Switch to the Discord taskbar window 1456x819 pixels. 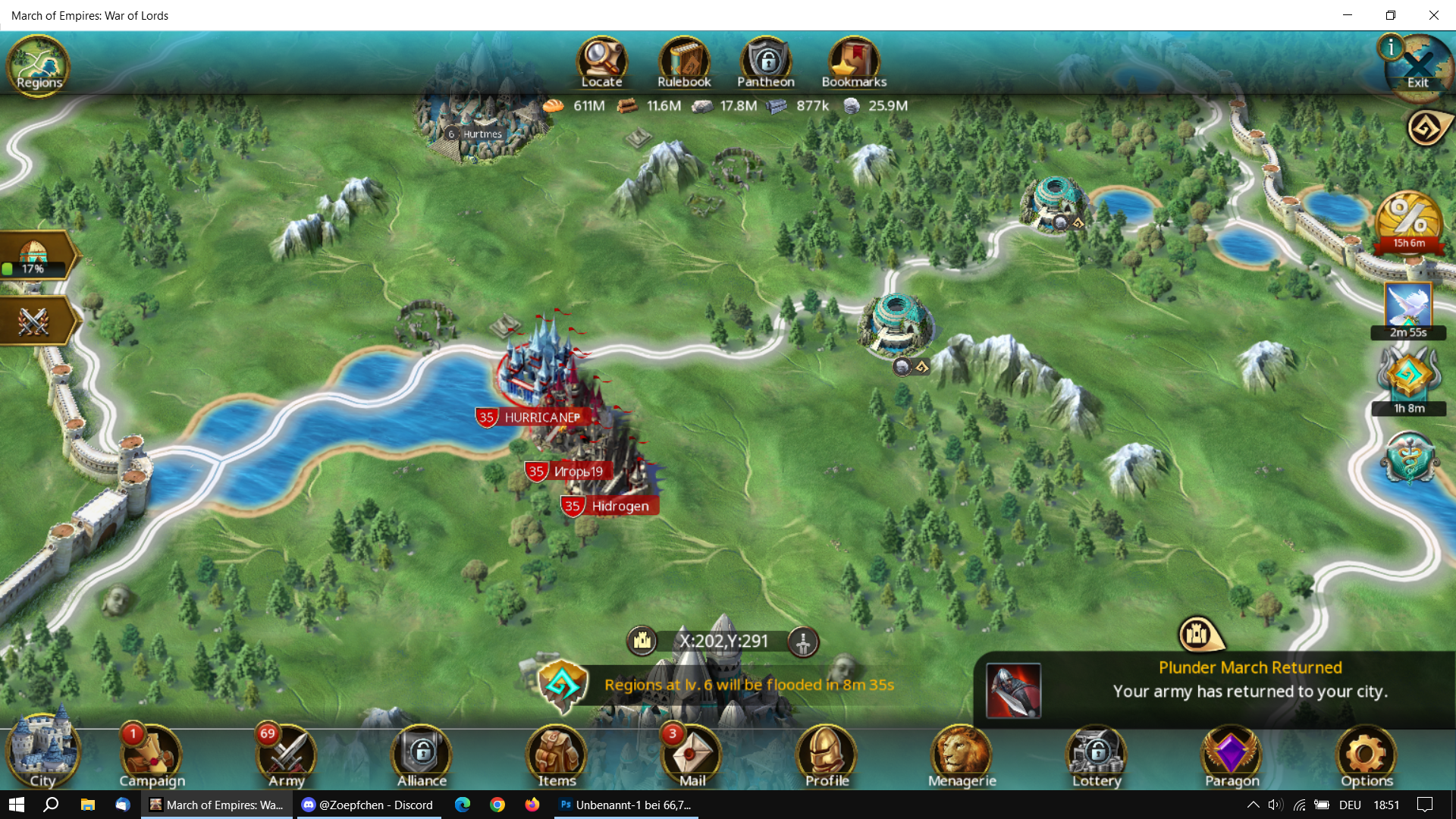[x=368, y=805]
